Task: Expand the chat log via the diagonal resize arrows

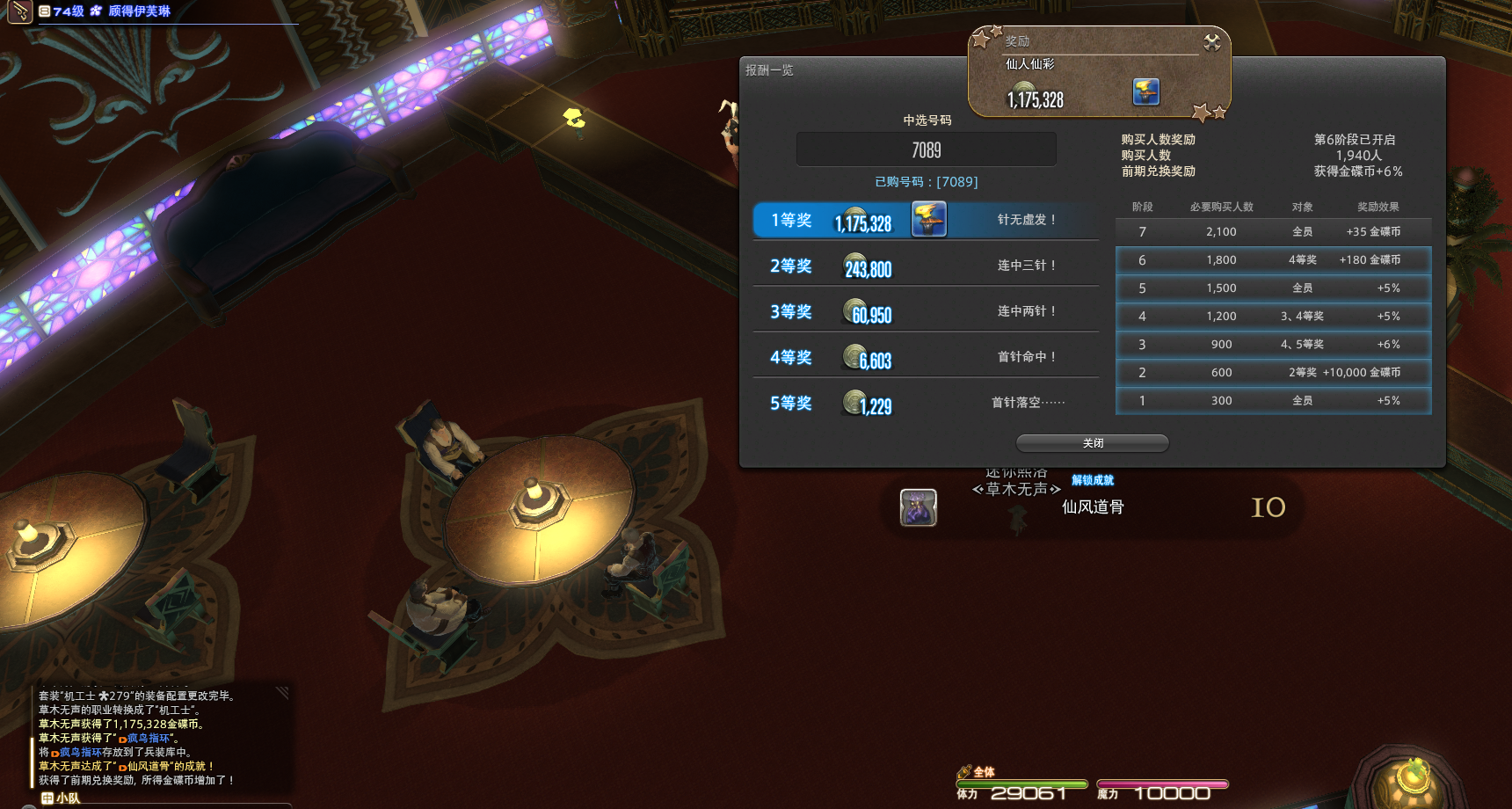Action: [281, 691]
